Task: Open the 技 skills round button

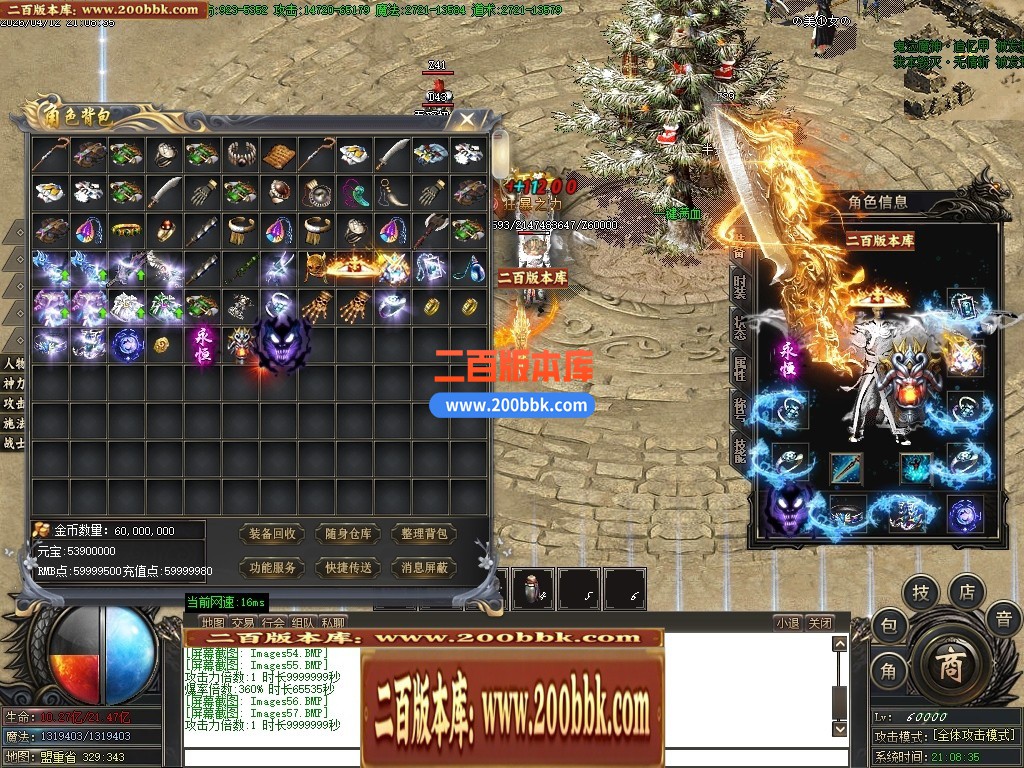Action: 920,593
